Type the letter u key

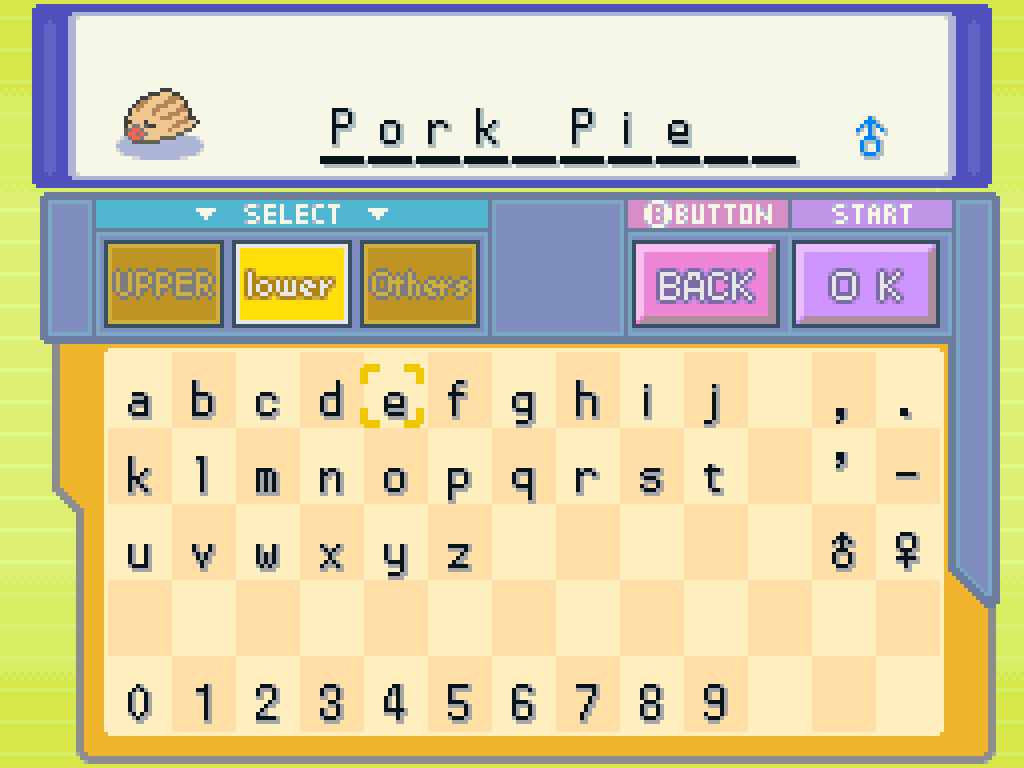pos(139,553)
